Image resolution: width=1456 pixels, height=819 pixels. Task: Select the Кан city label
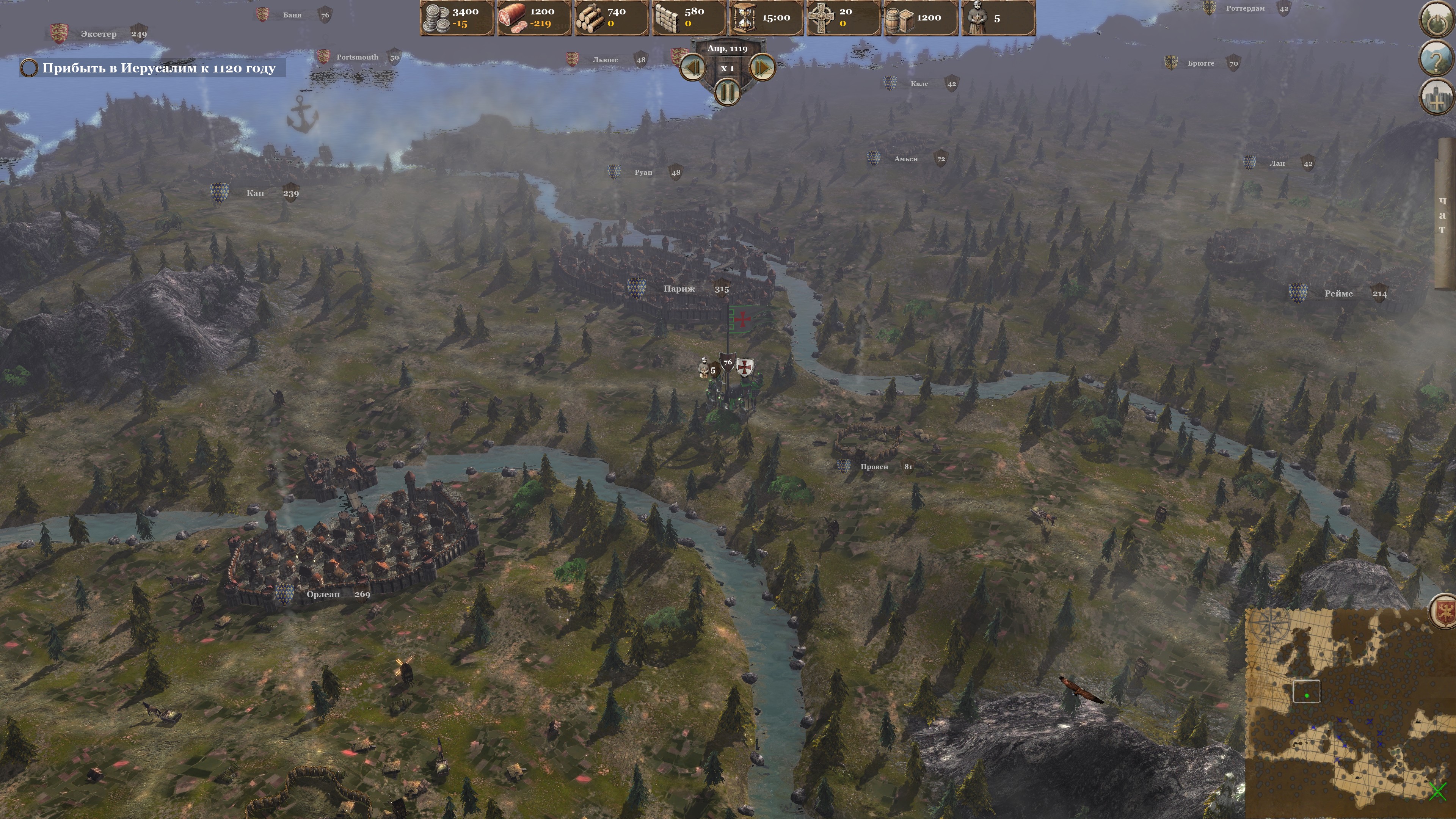255,193
